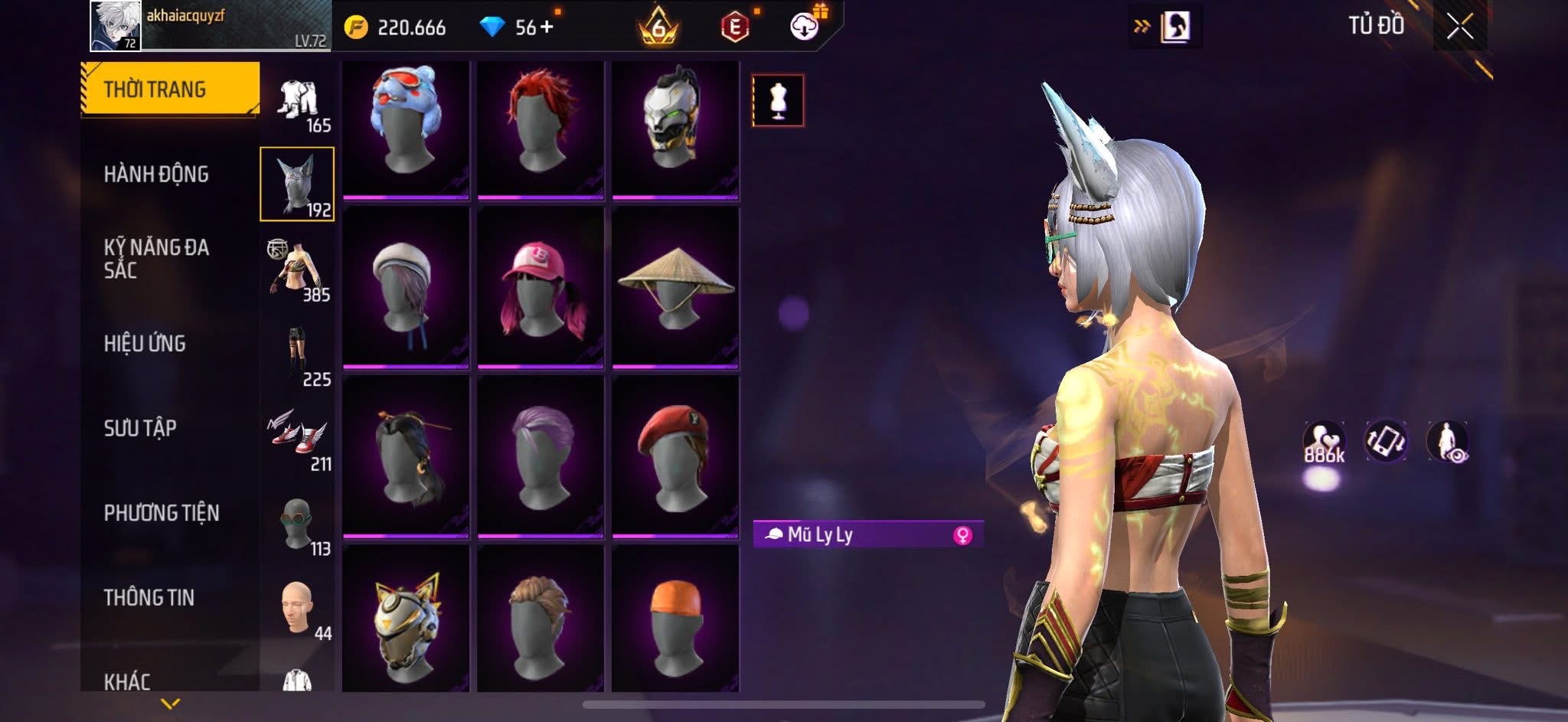This screenshot has height=722, width=1568.
Task: Tap the rotate character icon
Action: [1386, 442]
